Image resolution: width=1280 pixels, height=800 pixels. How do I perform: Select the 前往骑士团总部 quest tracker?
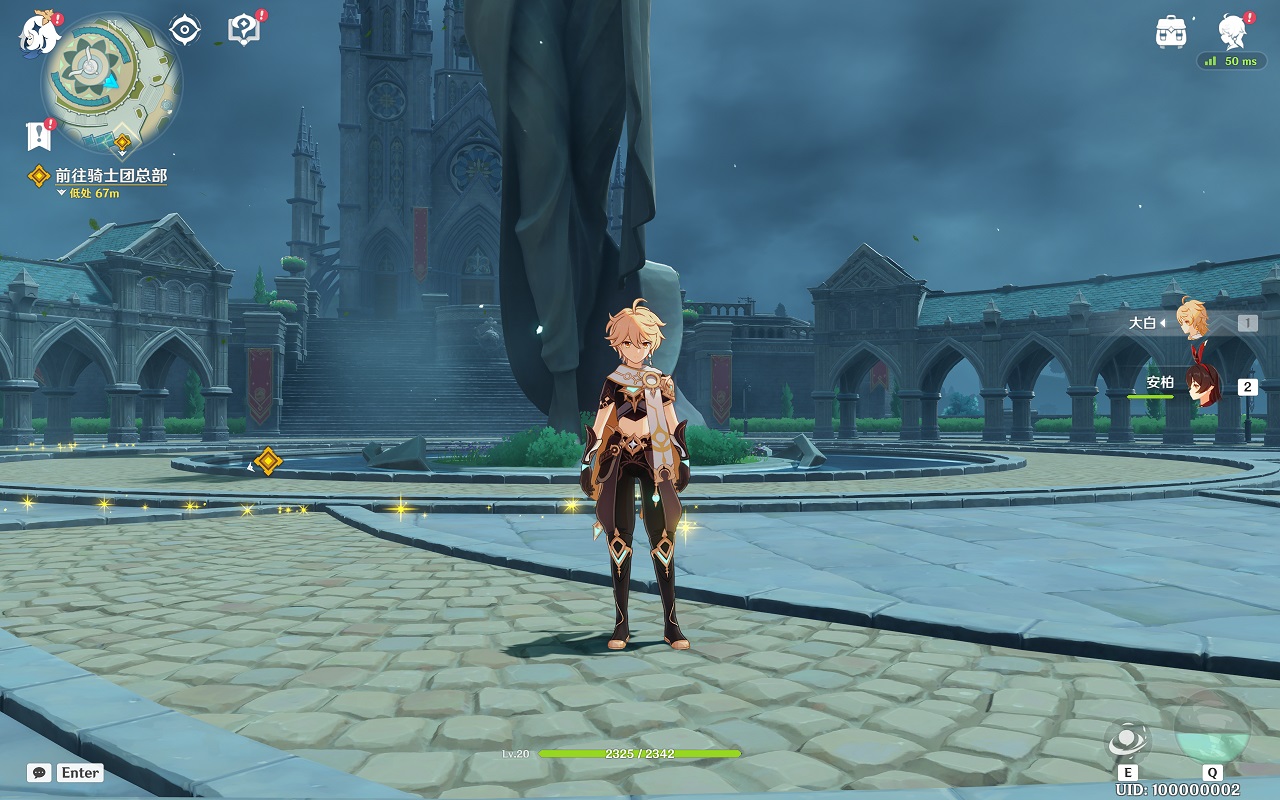(x=110, y=176)
